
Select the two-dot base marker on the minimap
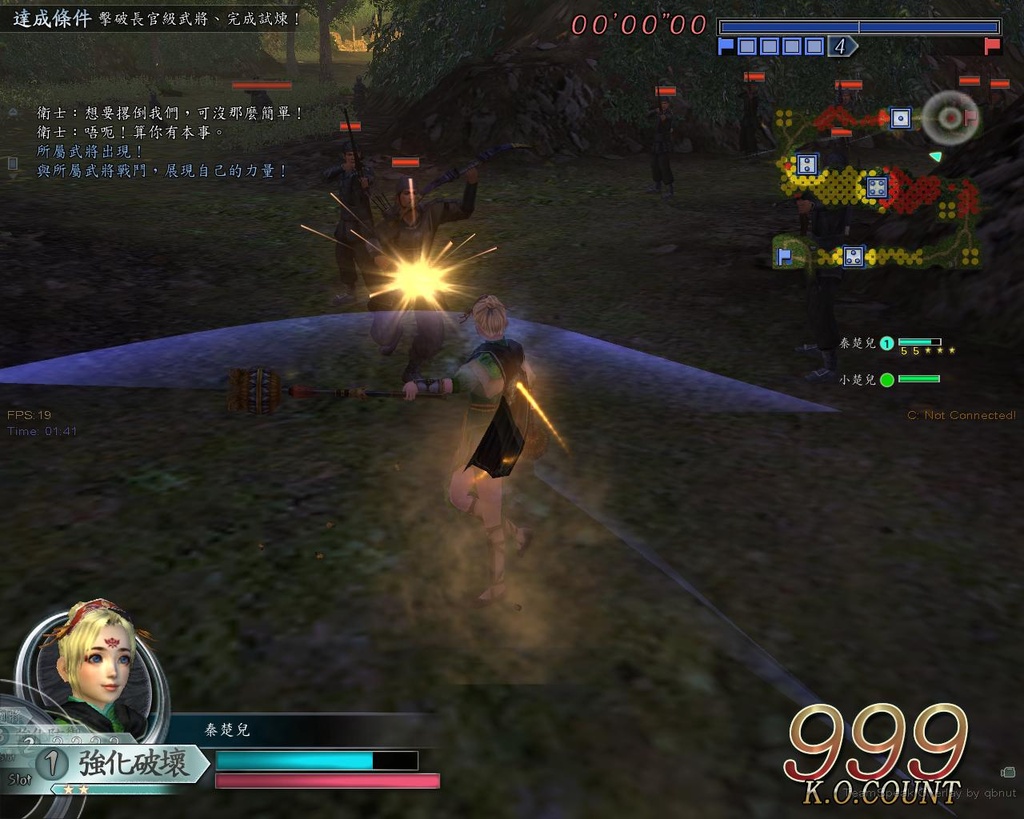(x=808, y=164)
